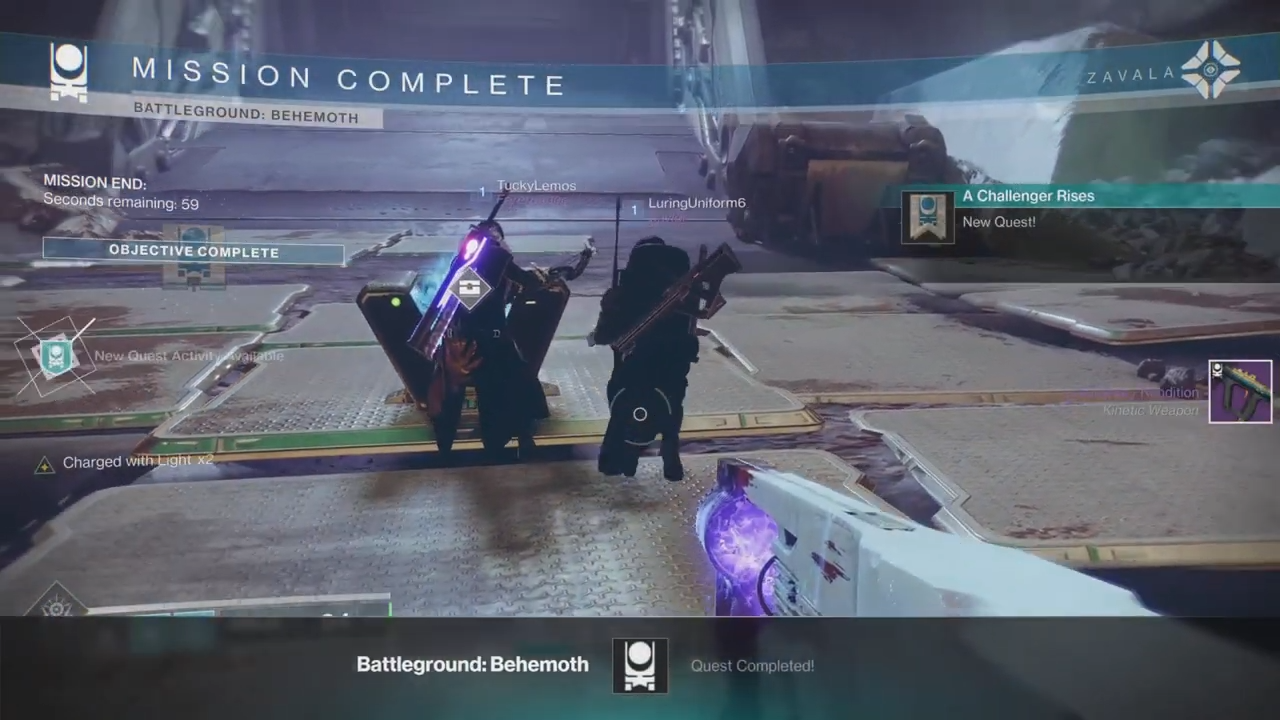Select the kinetic weapon reward thumbnail

1240,392
